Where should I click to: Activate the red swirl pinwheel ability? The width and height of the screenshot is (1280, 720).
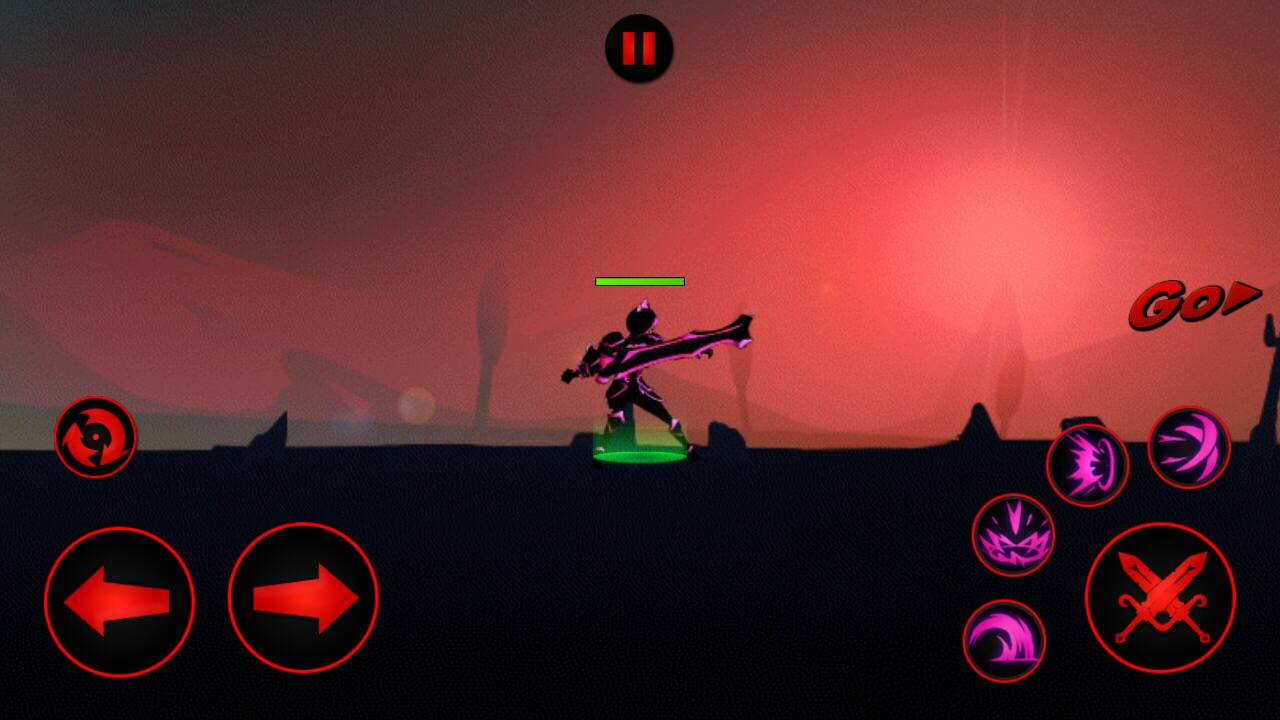[95, 437]
